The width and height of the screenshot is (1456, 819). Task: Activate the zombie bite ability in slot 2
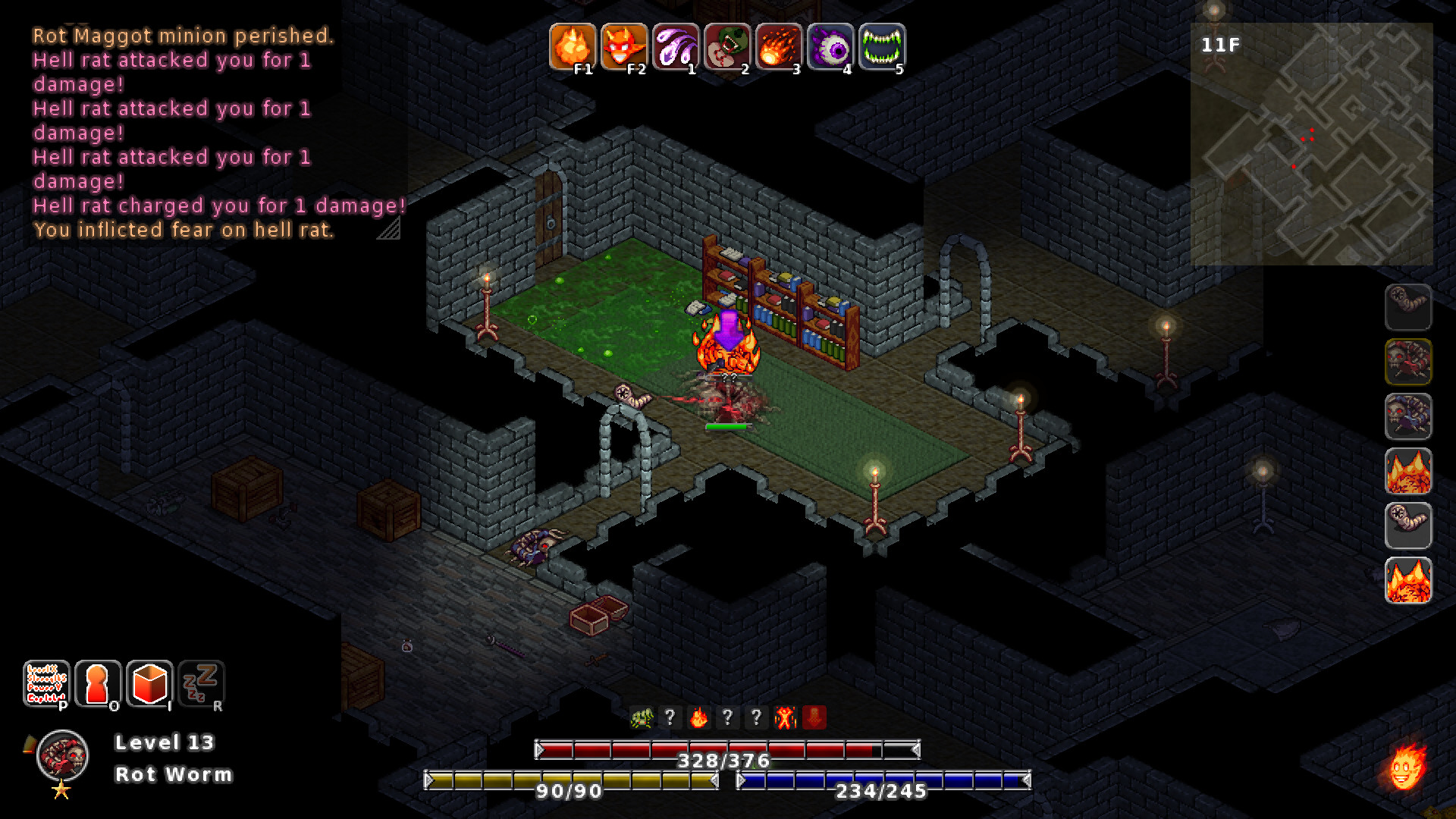click(x=727, y=48)
